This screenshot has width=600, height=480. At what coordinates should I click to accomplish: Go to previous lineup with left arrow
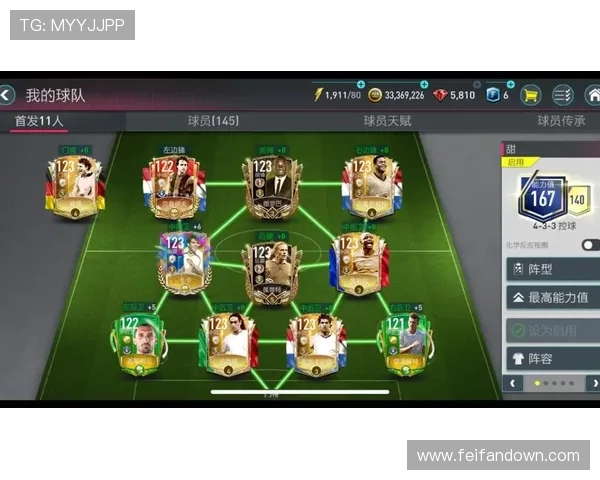tap(514, 383)
